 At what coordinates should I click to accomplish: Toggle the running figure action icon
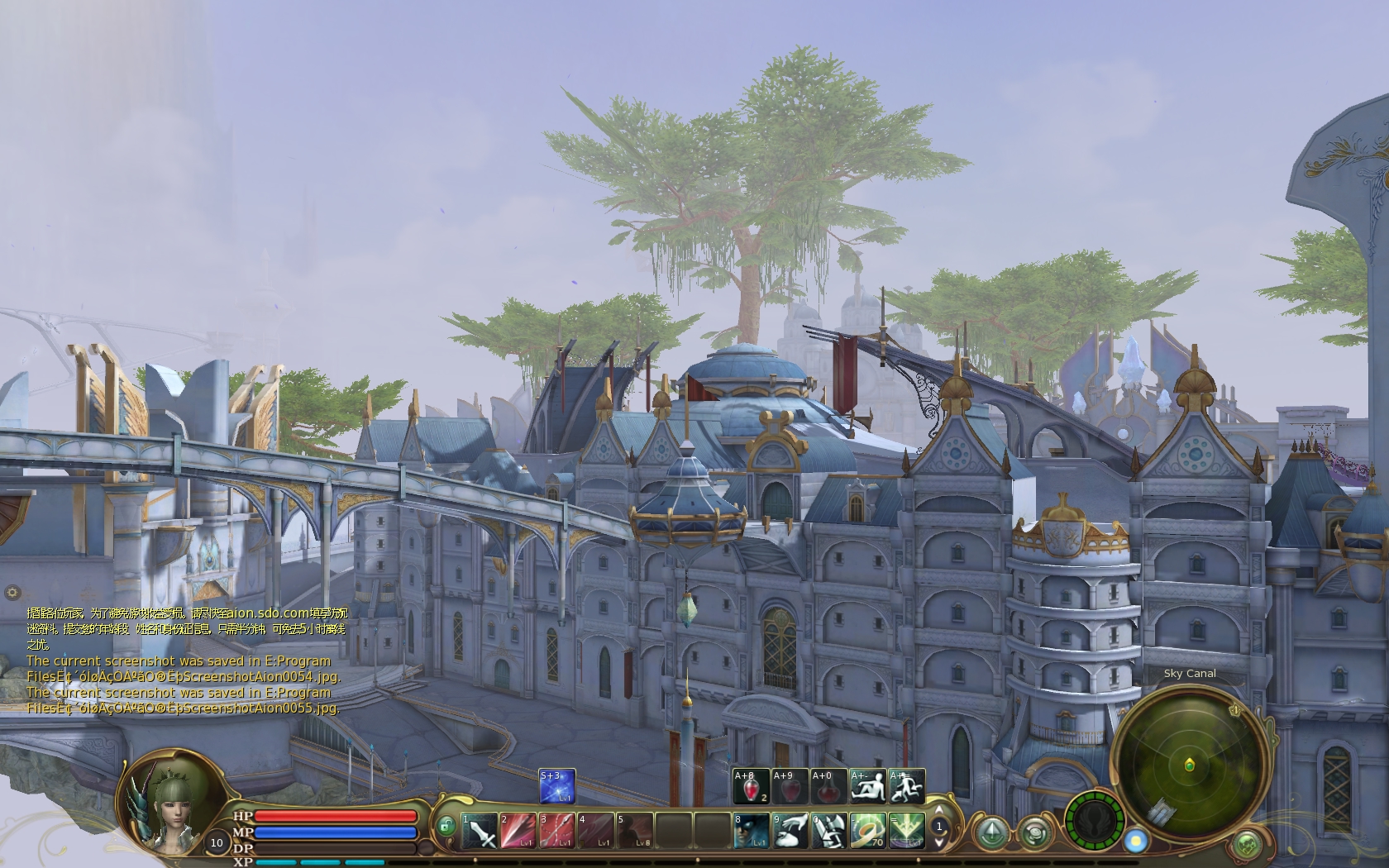pos(907,786)
